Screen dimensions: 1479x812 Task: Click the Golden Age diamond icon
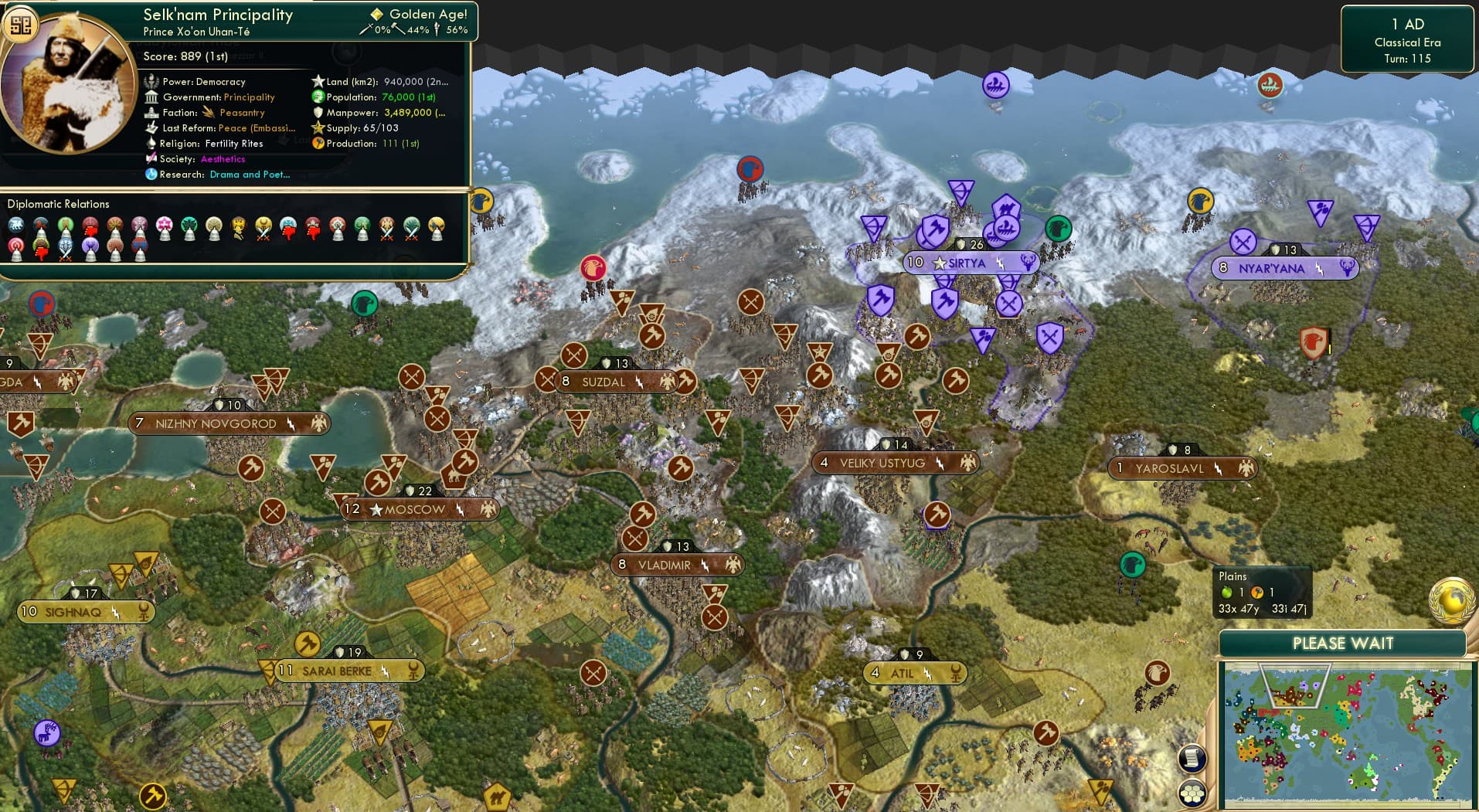(378, 13)
